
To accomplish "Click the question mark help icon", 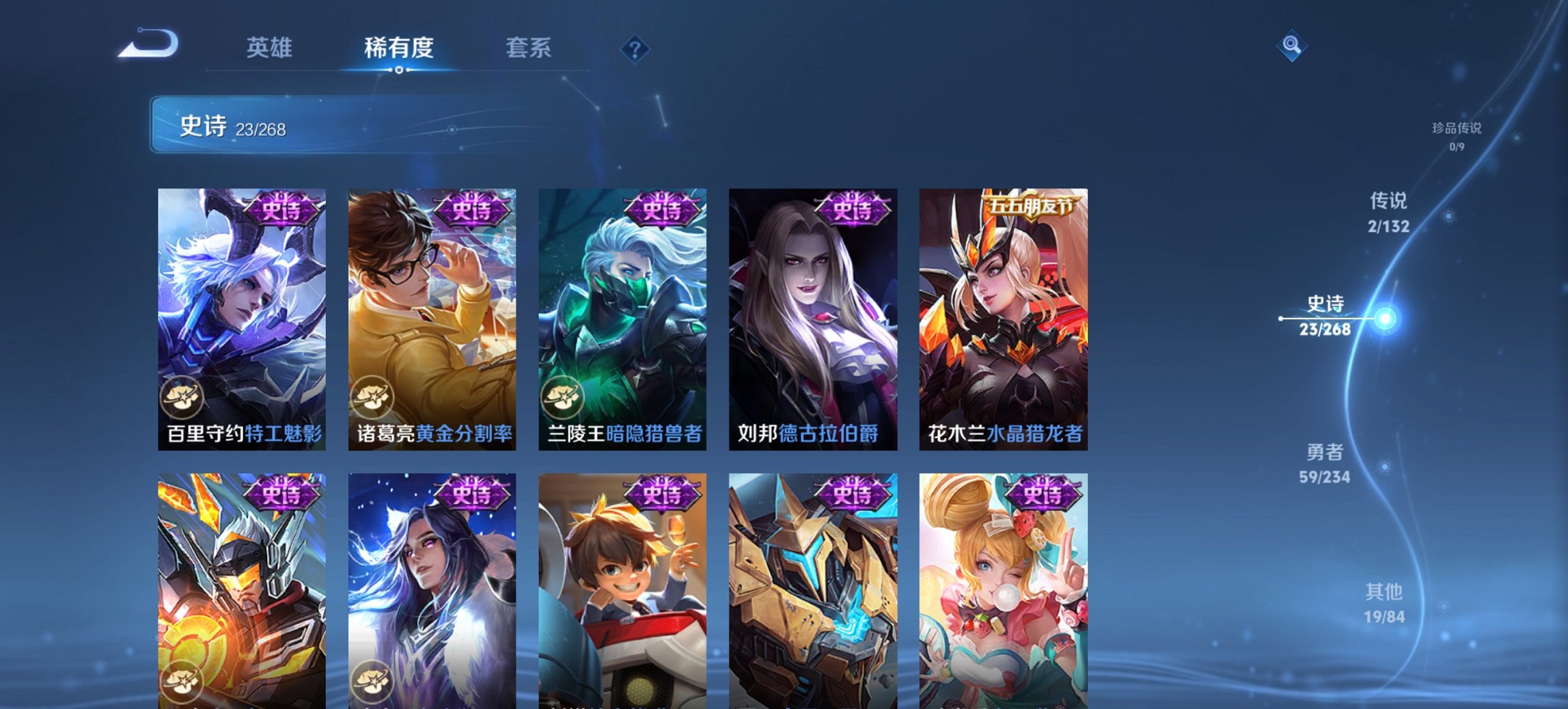I will tap(633, 48).
